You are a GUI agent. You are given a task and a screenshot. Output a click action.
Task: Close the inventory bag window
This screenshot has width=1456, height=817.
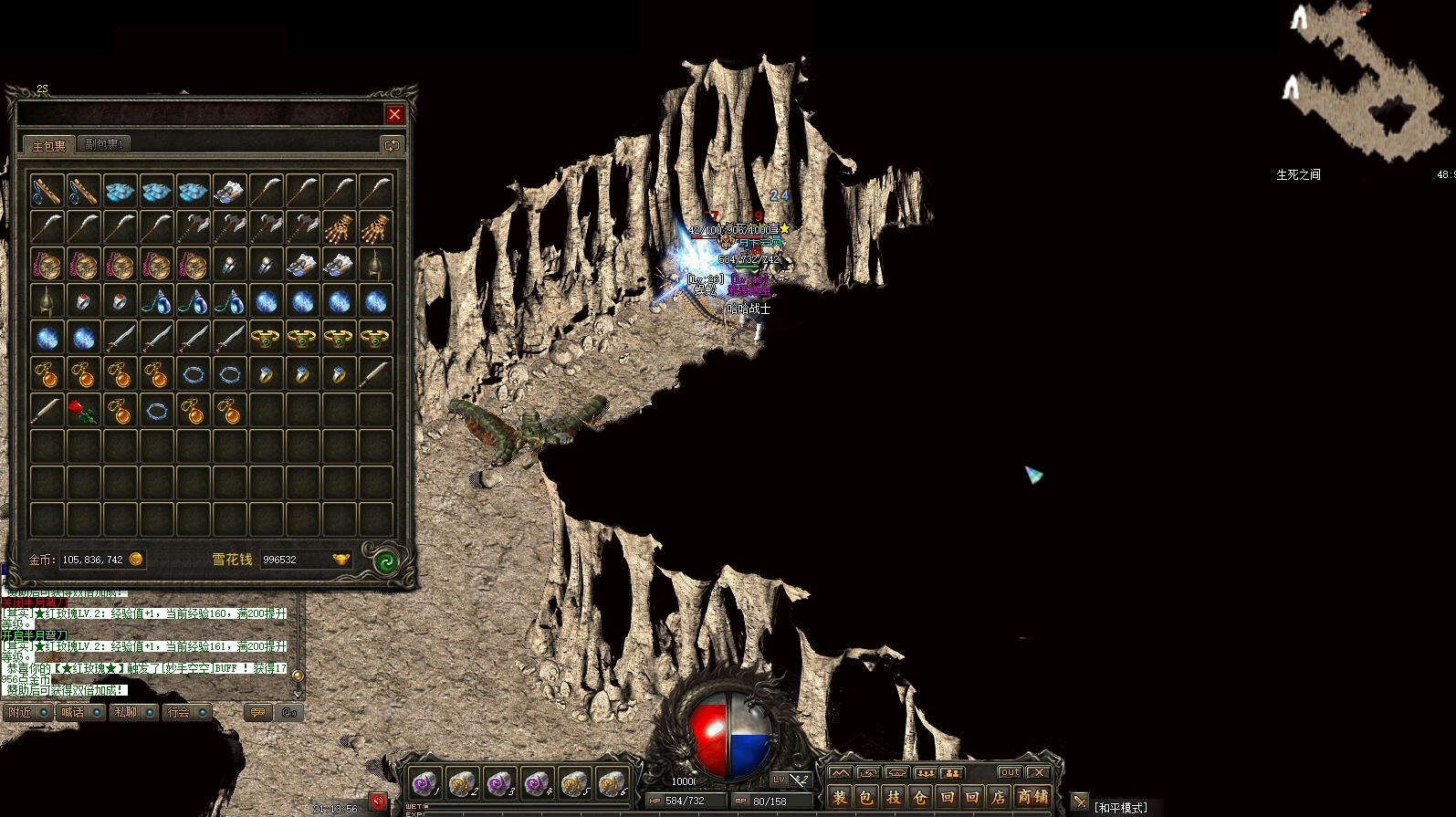pos(394,114)
